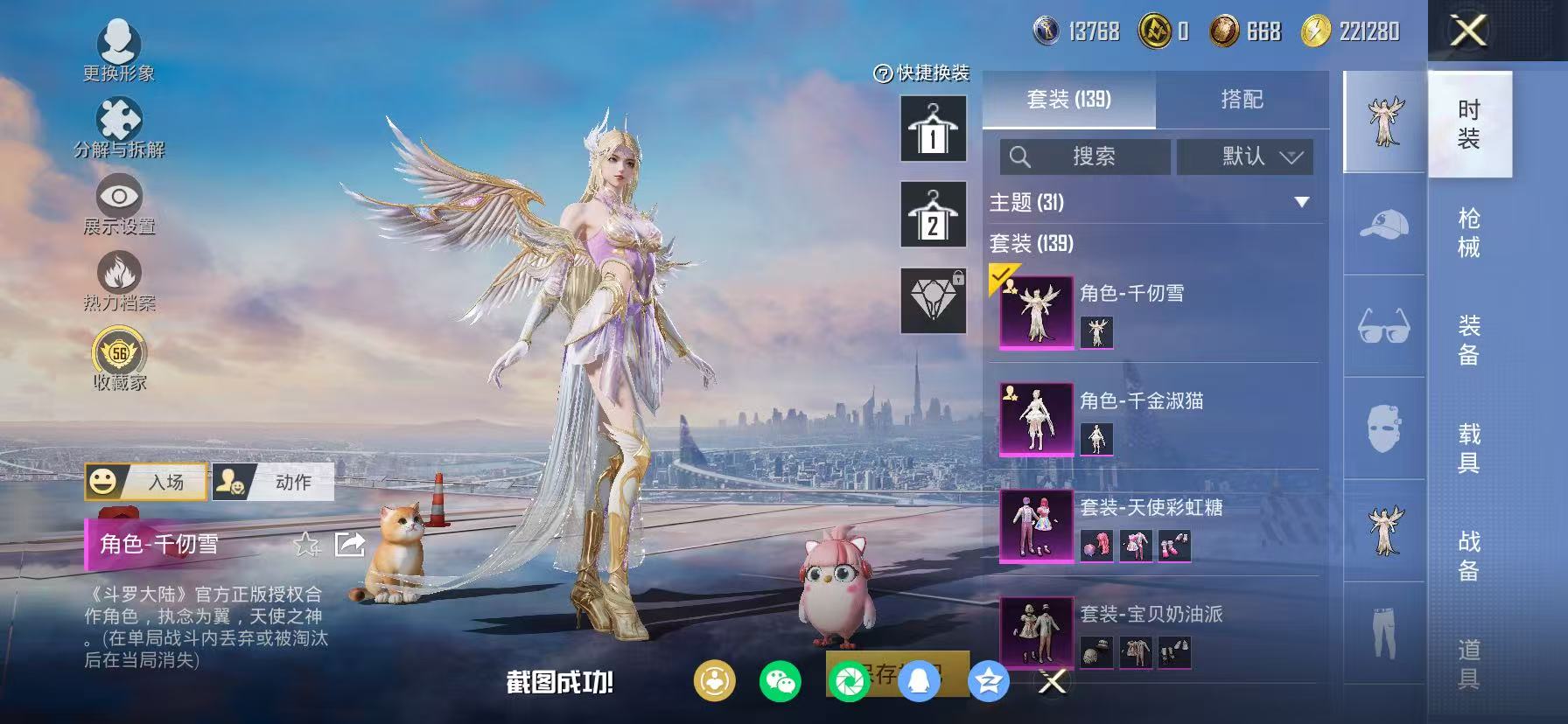Share the current outfit
The height and width of the screenshot is (724, 1568).
[x=351, y=546]
